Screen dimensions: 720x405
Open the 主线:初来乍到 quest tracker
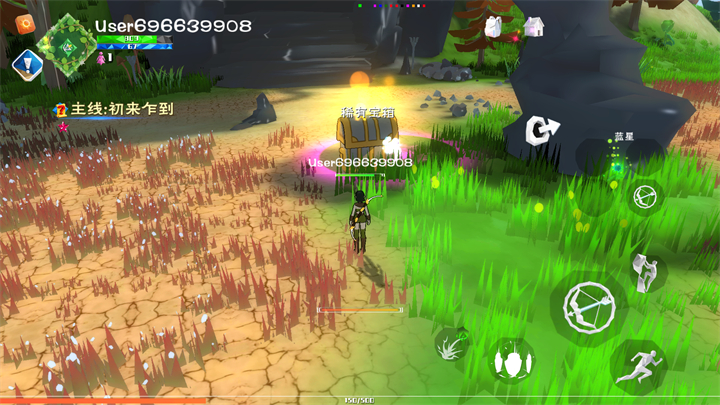click(118, 109)
